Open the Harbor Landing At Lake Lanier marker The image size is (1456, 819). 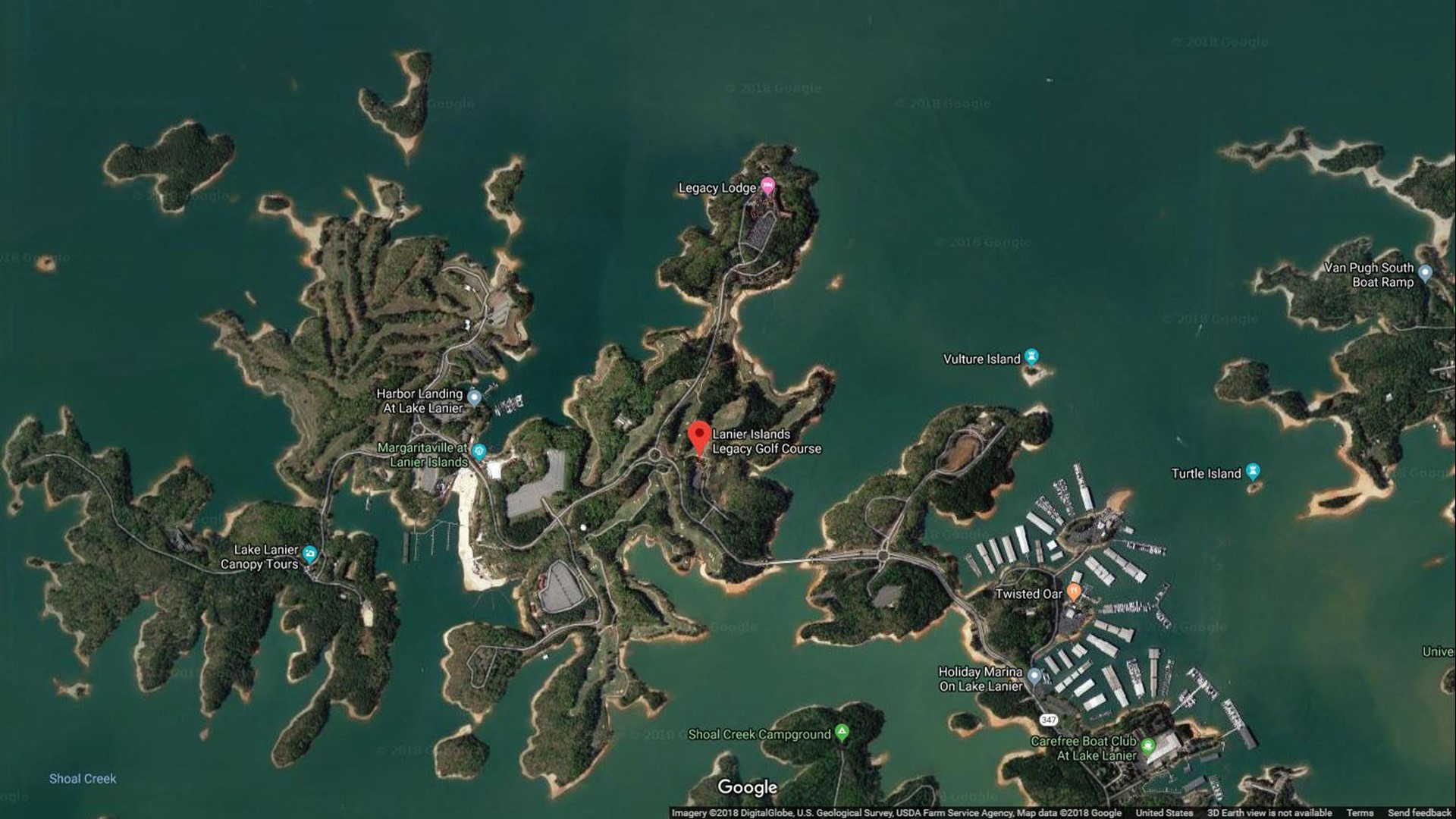point(474,397)
